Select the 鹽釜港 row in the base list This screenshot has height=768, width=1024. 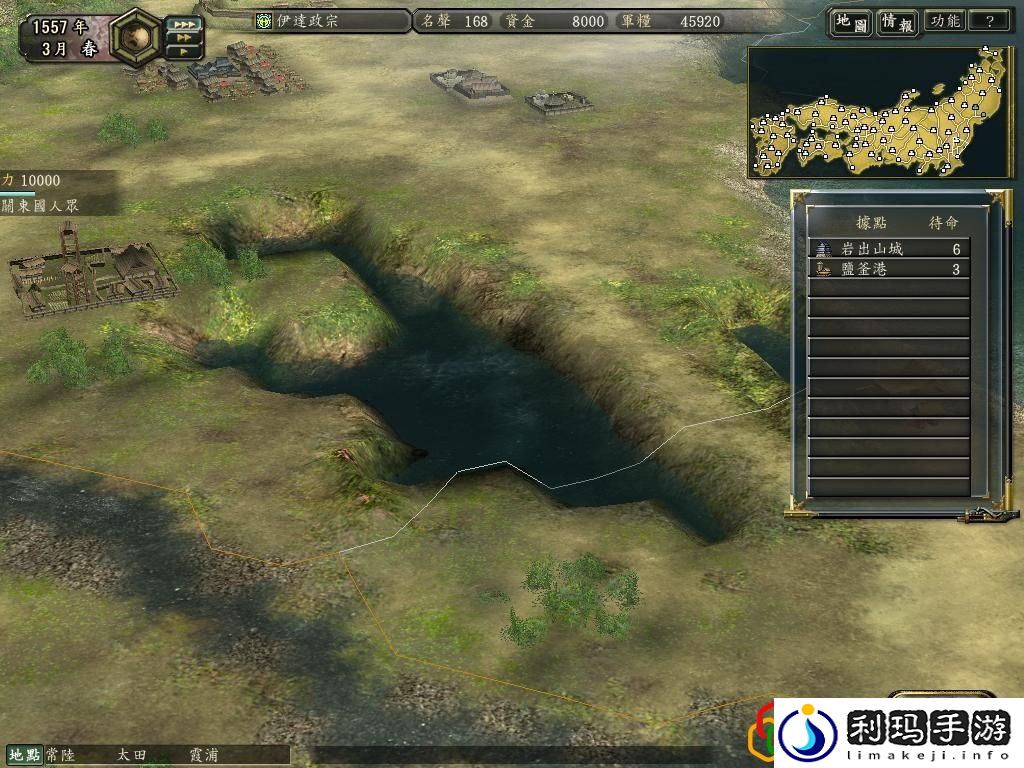point(888,269)
